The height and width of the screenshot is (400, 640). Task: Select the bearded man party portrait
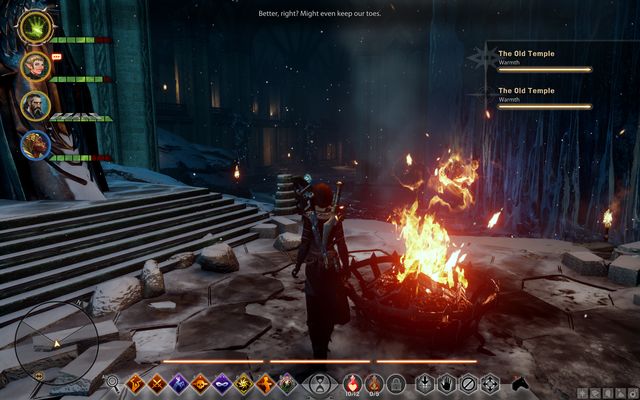pyautogui.click(x=34, y=105)
